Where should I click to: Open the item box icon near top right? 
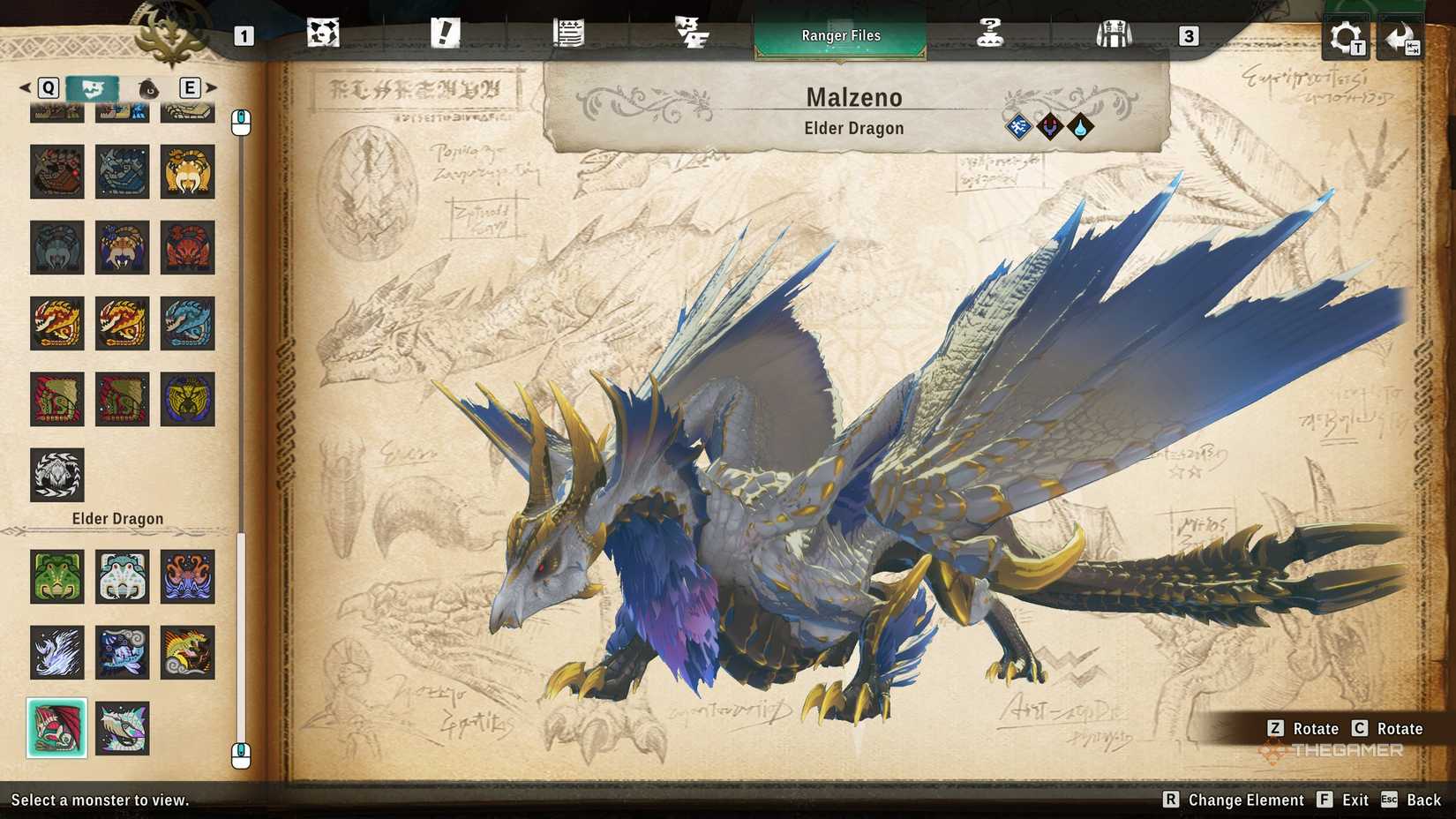1115,34
